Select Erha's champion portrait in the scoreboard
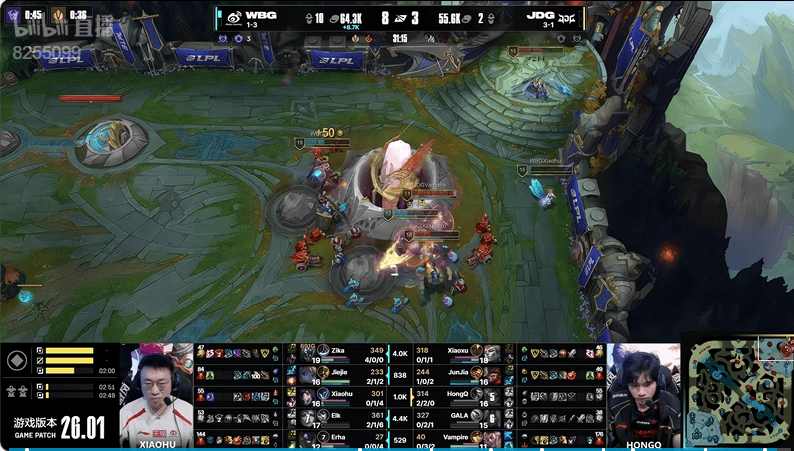Image resolution: width=794 pixels, height=451 pixels. pos(307,438)
